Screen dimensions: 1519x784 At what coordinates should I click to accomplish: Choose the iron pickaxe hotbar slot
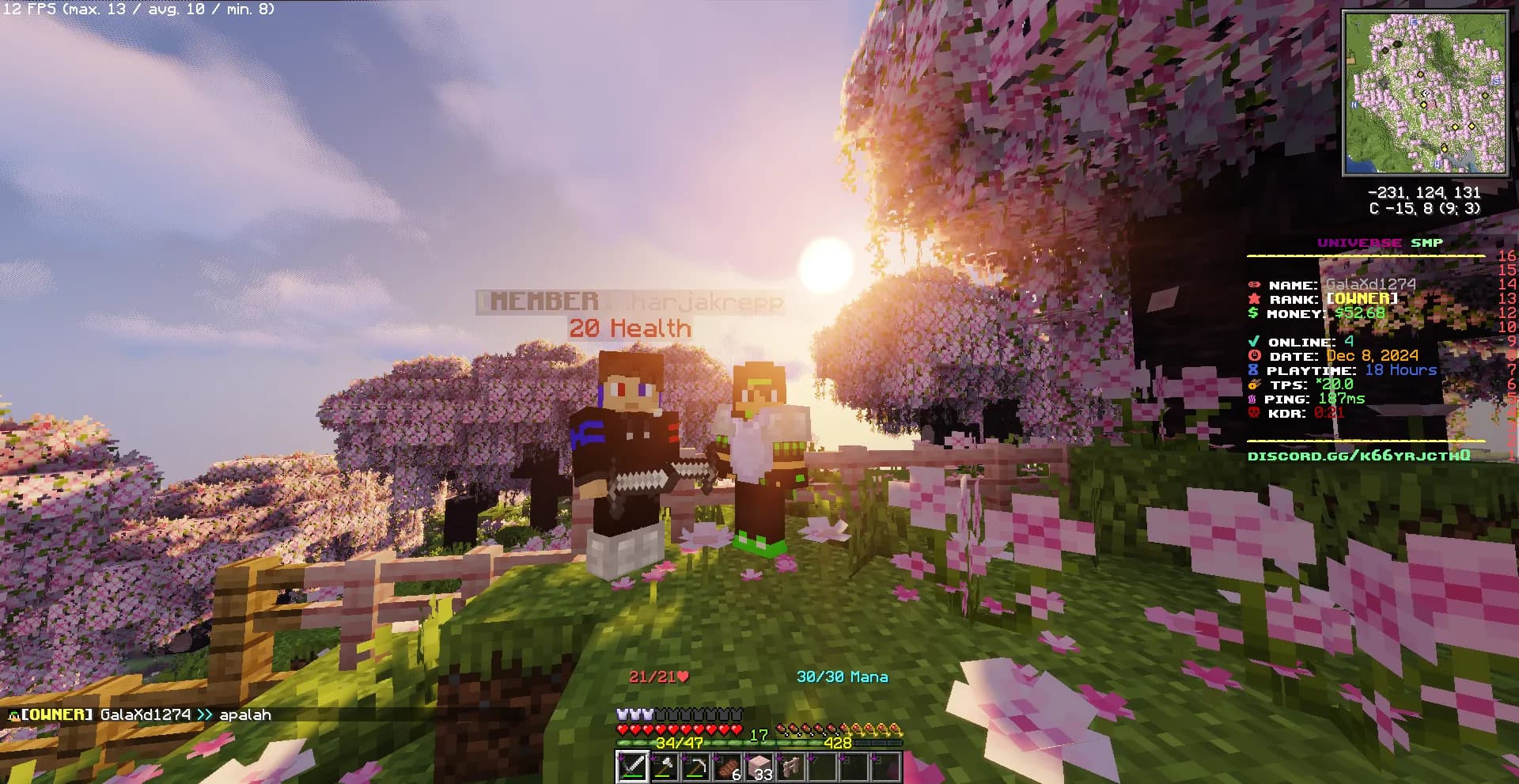tap(695, 767)
